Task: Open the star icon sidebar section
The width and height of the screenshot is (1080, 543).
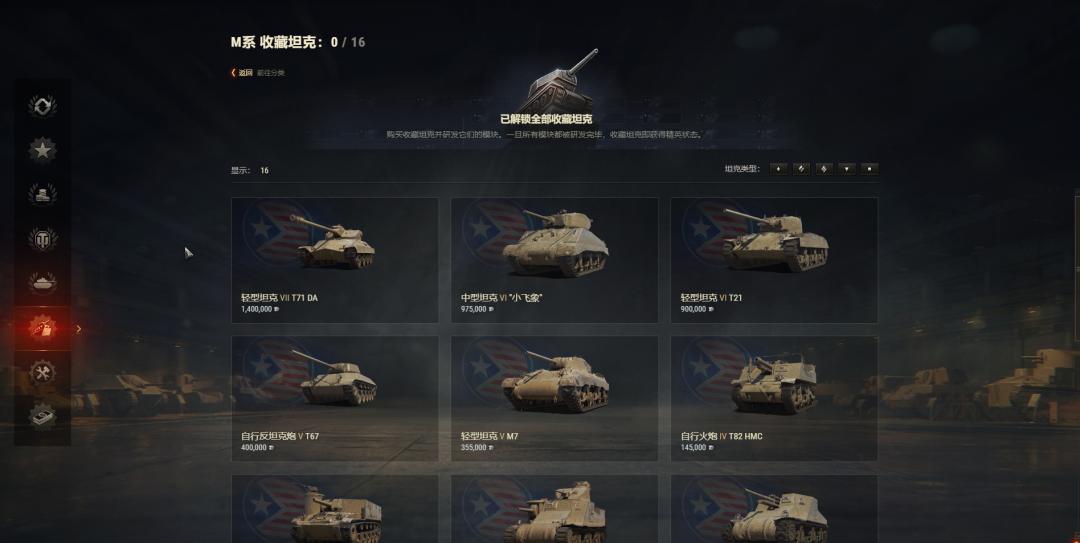Action: click(42, 150)
